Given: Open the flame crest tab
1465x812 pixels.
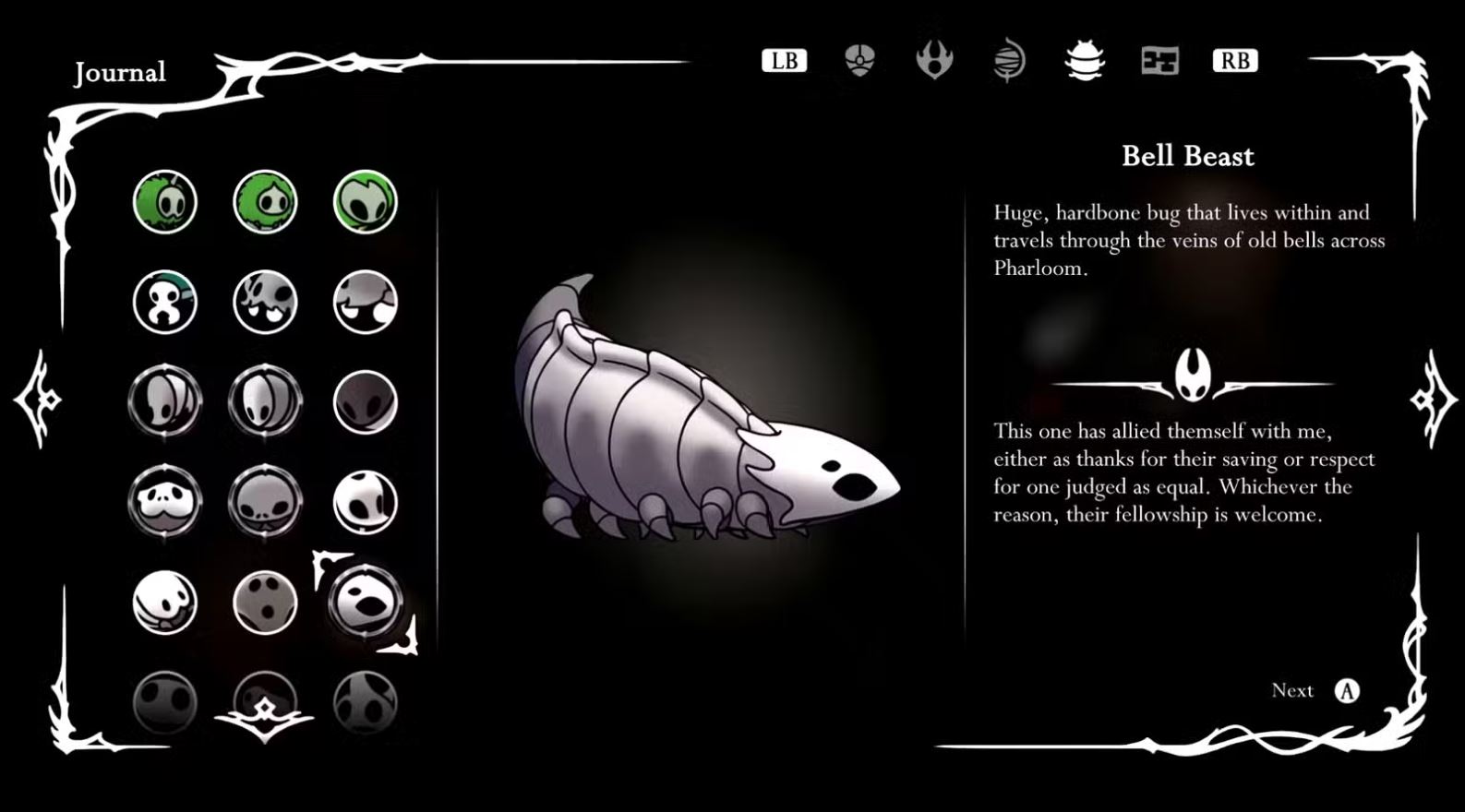Looking at the screenshot, I should tap(934, 61).
